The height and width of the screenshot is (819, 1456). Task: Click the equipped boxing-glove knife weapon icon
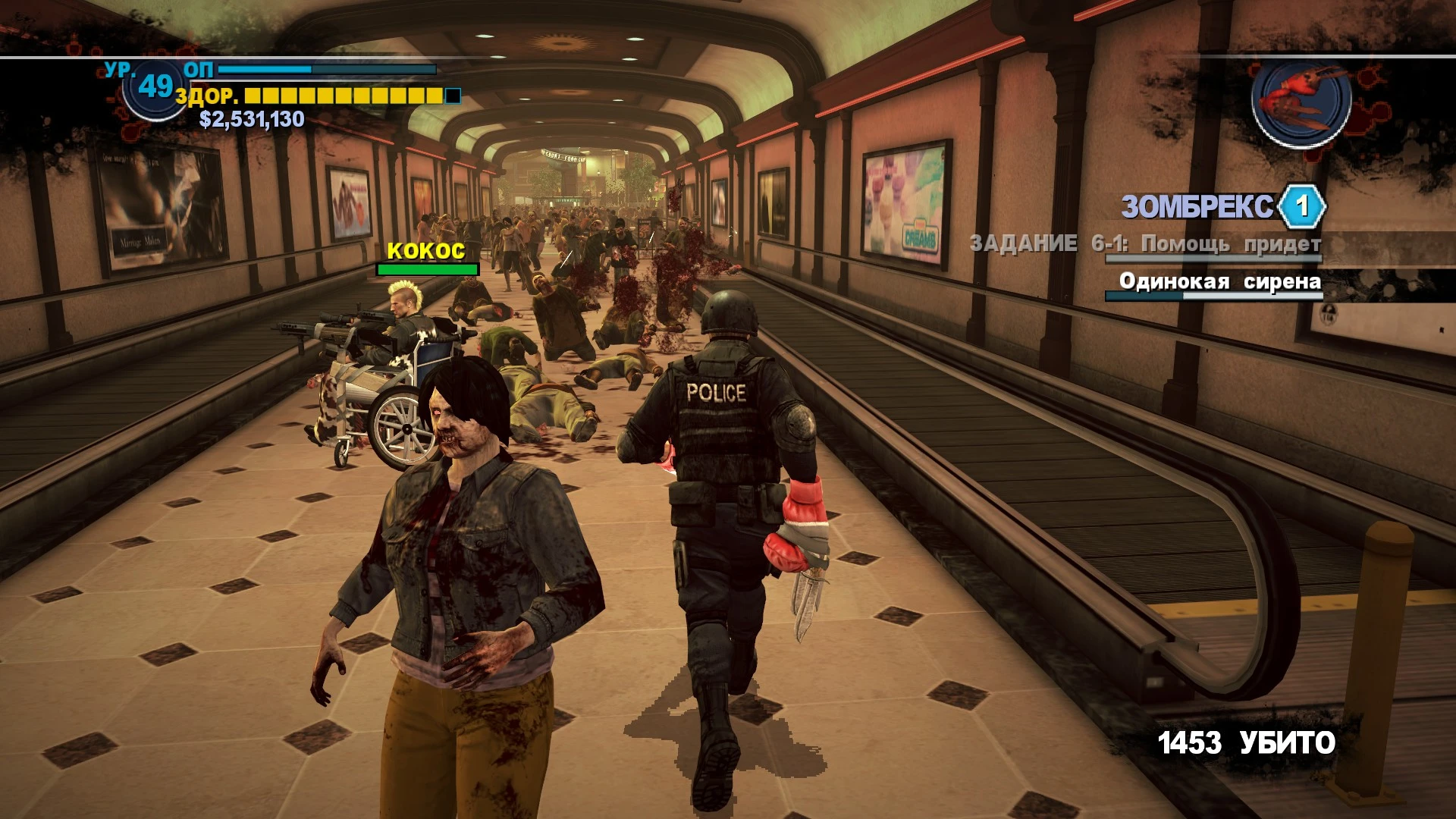(x=1301, y=100)
